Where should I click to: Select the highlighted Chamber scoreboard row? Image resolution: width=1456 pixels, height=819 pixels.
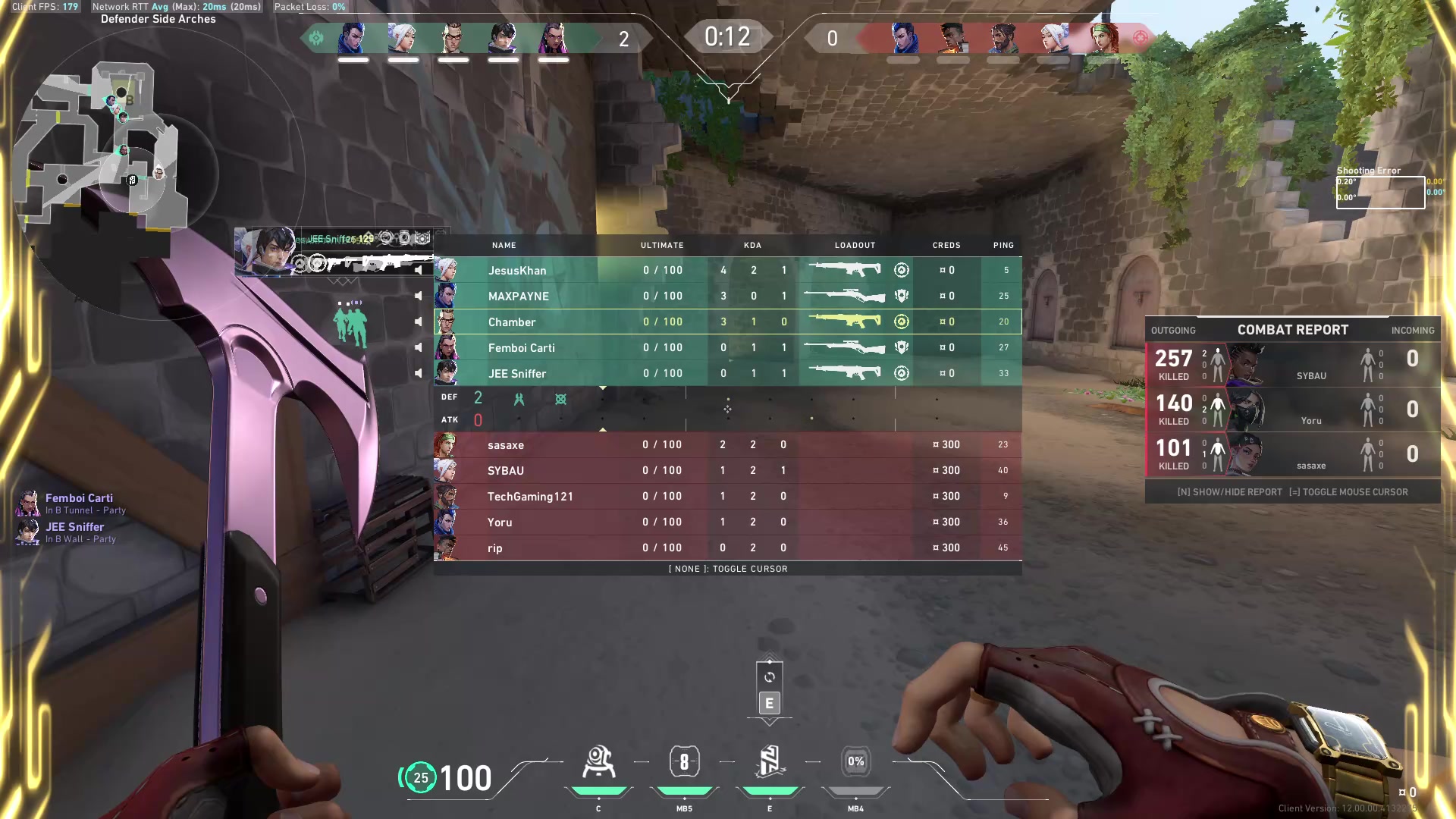coord(727,322)
